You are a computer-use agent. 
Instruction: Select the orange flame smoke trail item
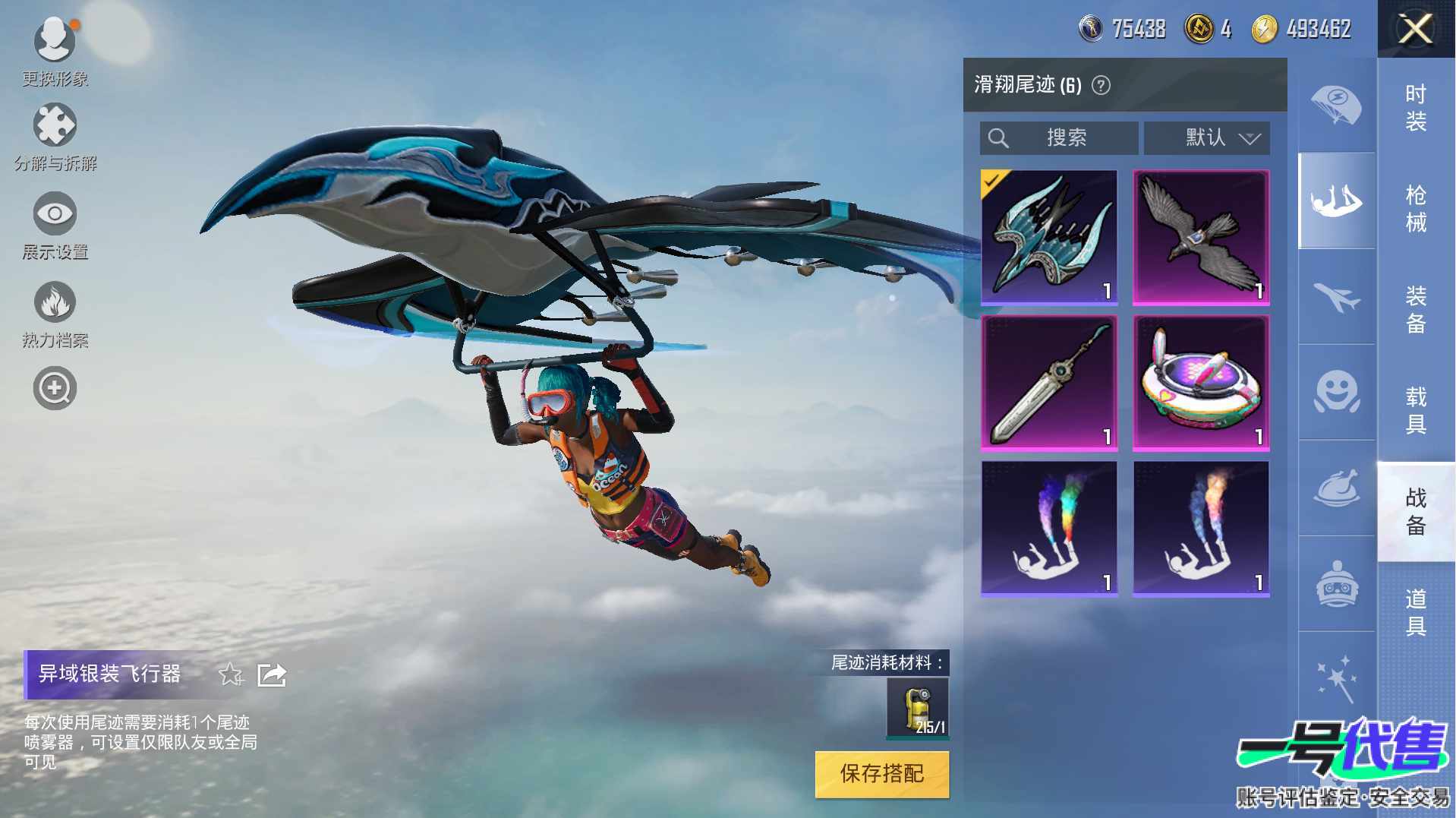click(x=1201, y=529)
